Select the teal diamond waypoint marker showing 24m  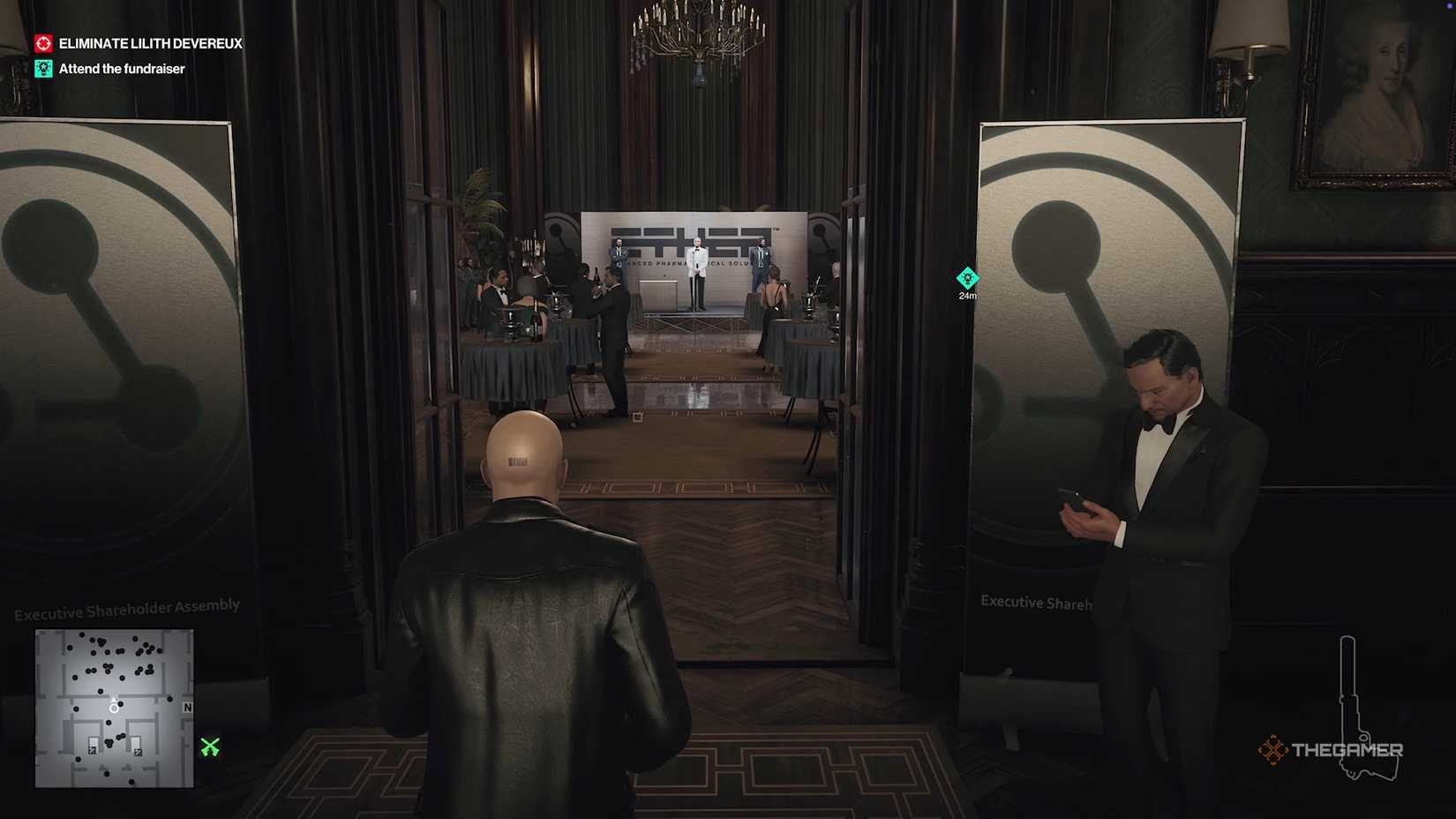967,278
